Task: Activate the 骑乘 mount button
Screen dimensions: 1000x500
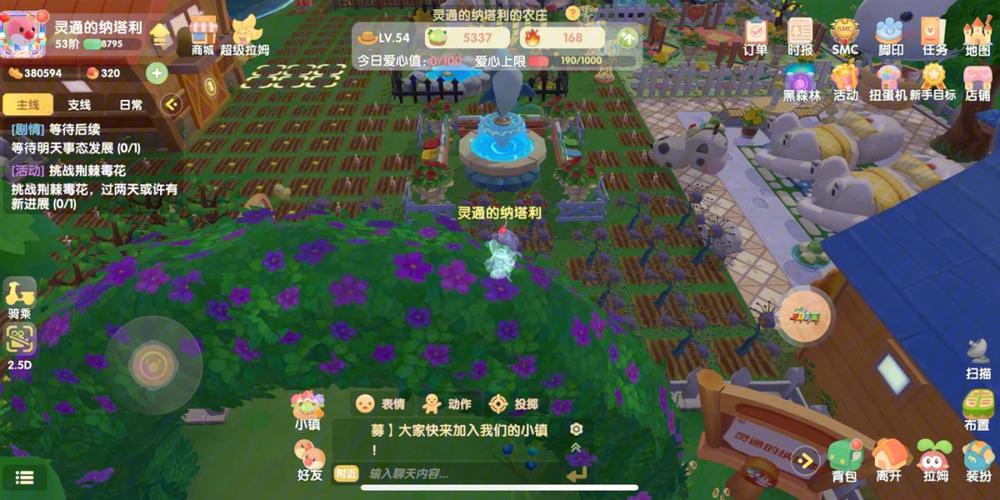Action: (20, 297)
